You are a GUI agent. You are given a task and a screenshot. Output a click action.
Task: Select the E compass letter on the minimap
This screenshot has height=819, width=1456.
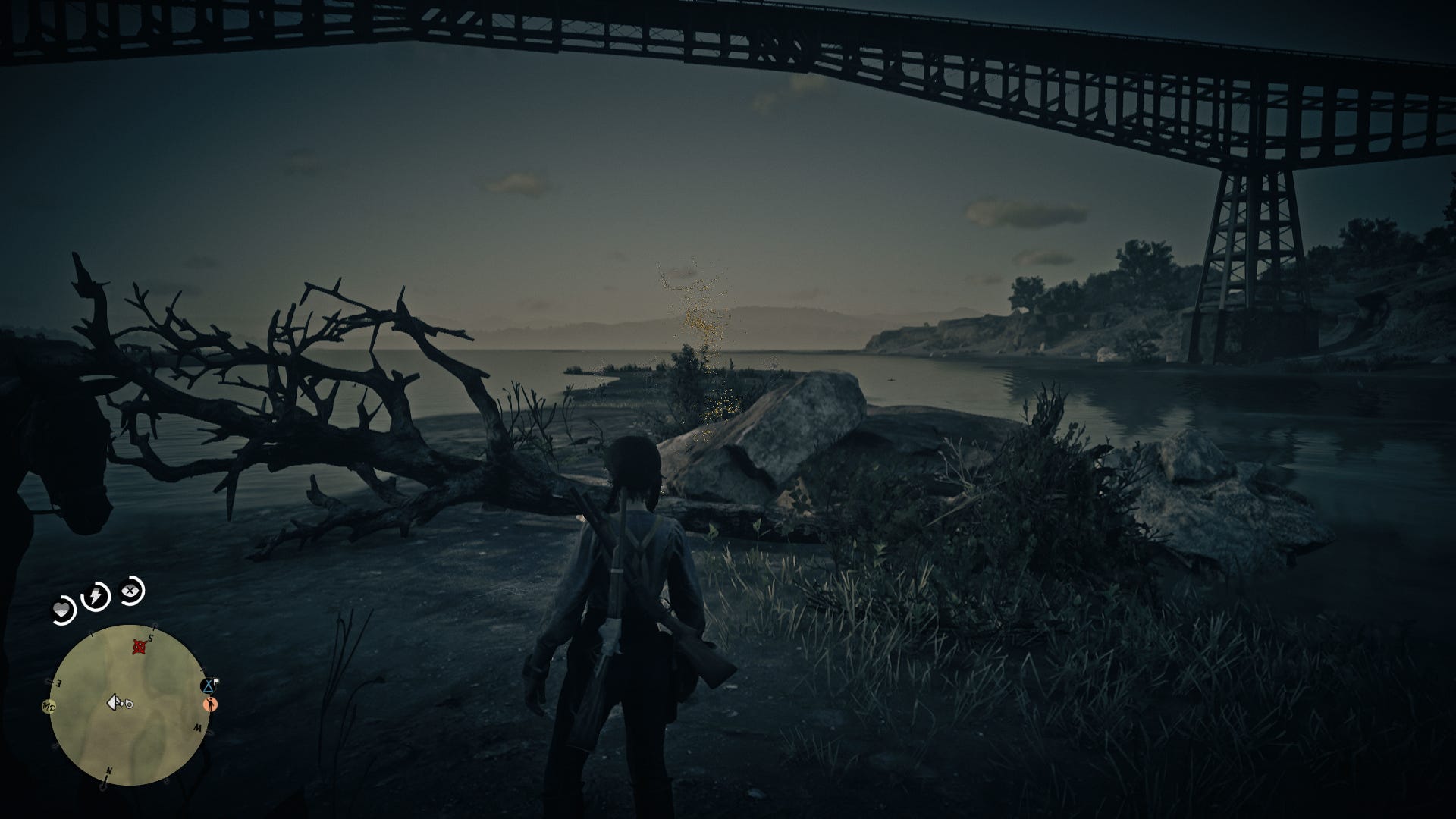(x=59, y=683)
